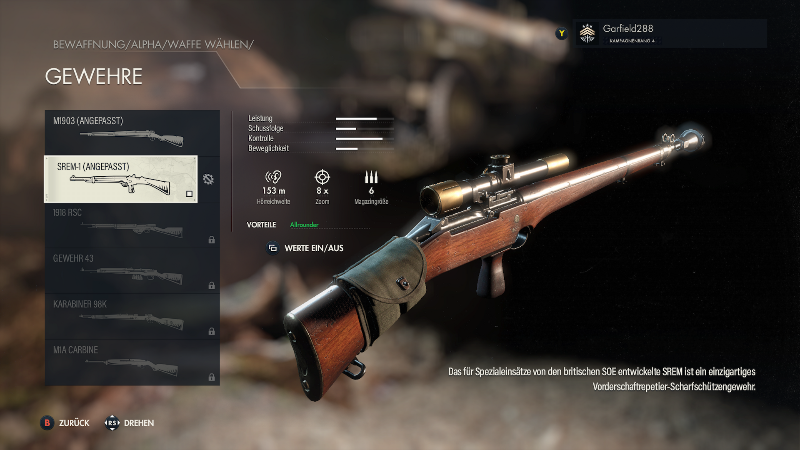
Task: Choose the locked Karabiner 98K entry
Action: [x=131, y=317]
